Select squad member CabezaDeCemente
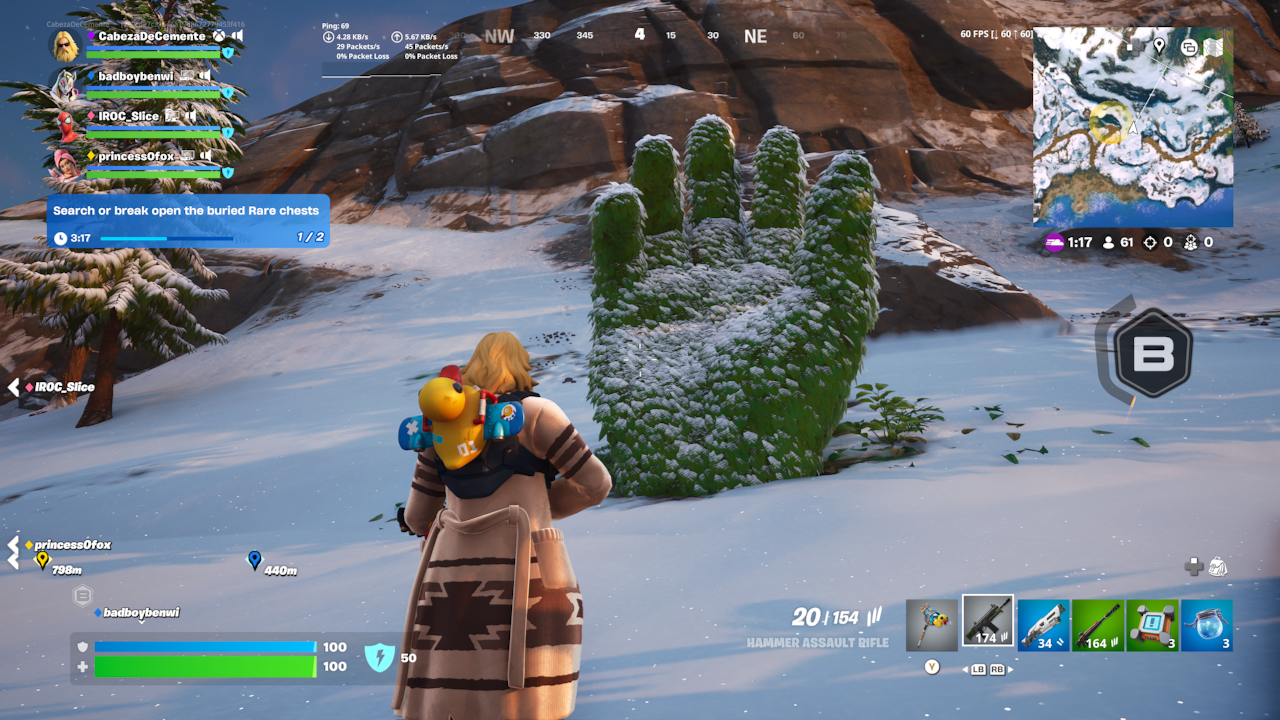1280x720 pixels. tap(151, 36)
